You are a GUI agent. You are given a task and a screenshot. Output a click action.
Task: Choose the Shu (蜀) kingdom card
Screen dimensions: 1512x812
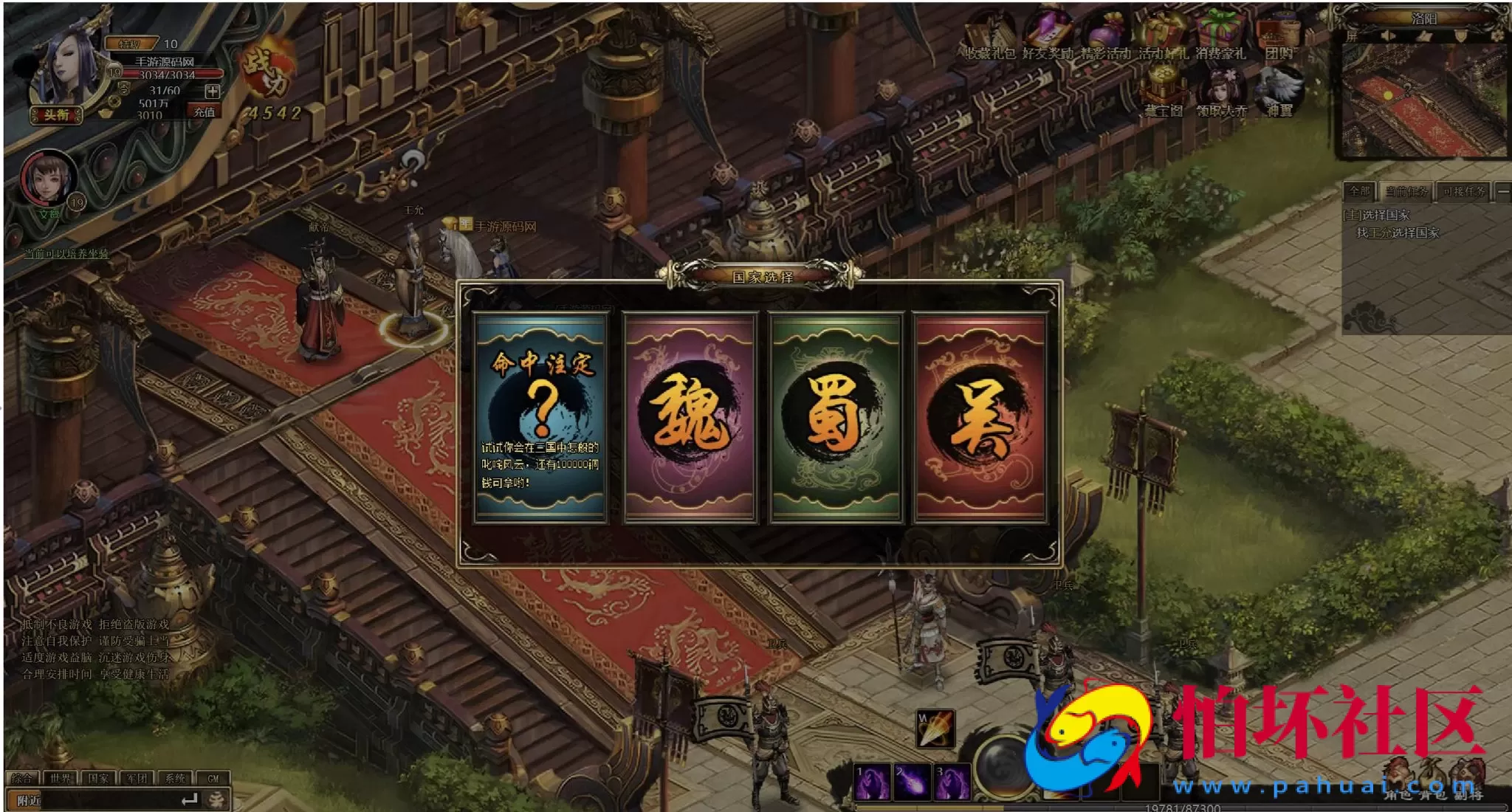coord(836,417)
